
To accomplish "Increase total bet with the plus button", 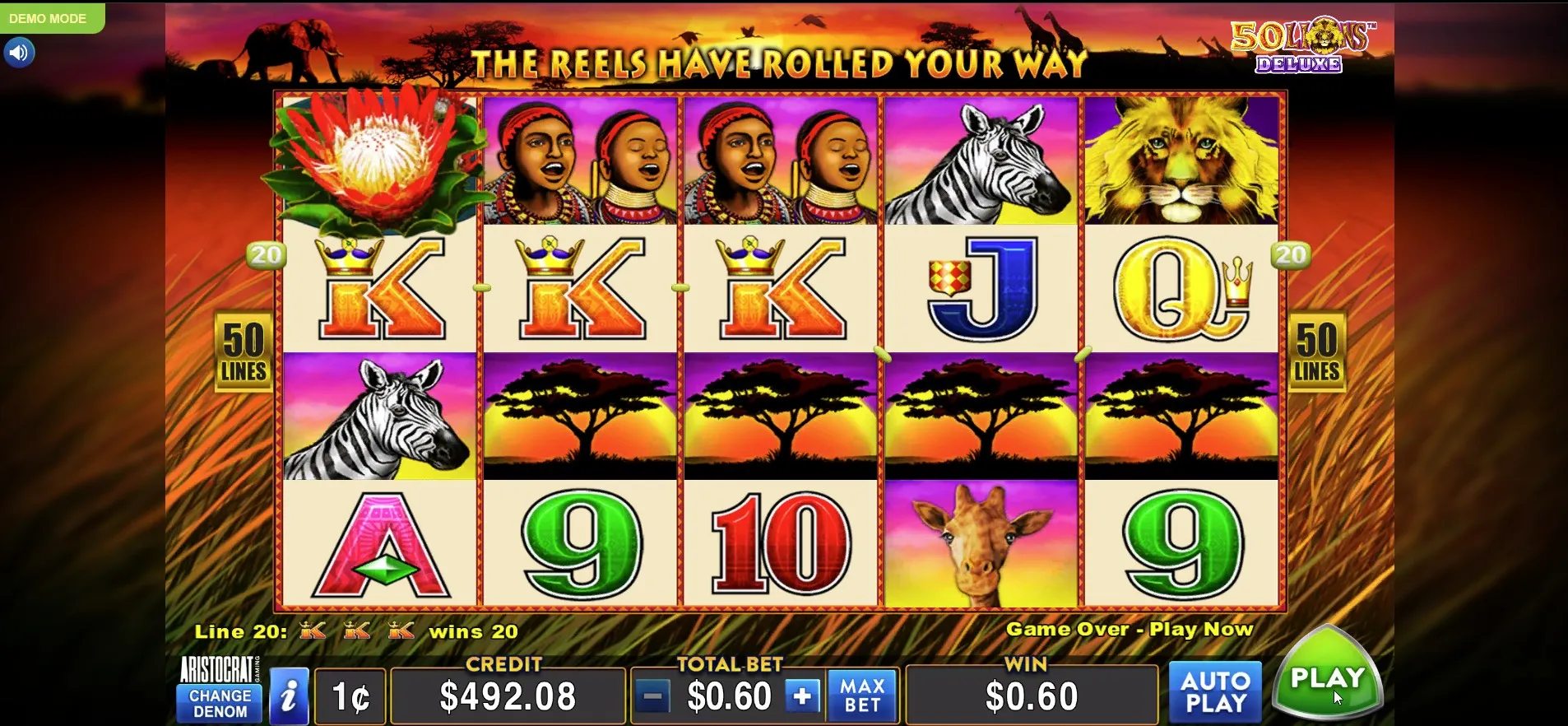I will point(802,696).
